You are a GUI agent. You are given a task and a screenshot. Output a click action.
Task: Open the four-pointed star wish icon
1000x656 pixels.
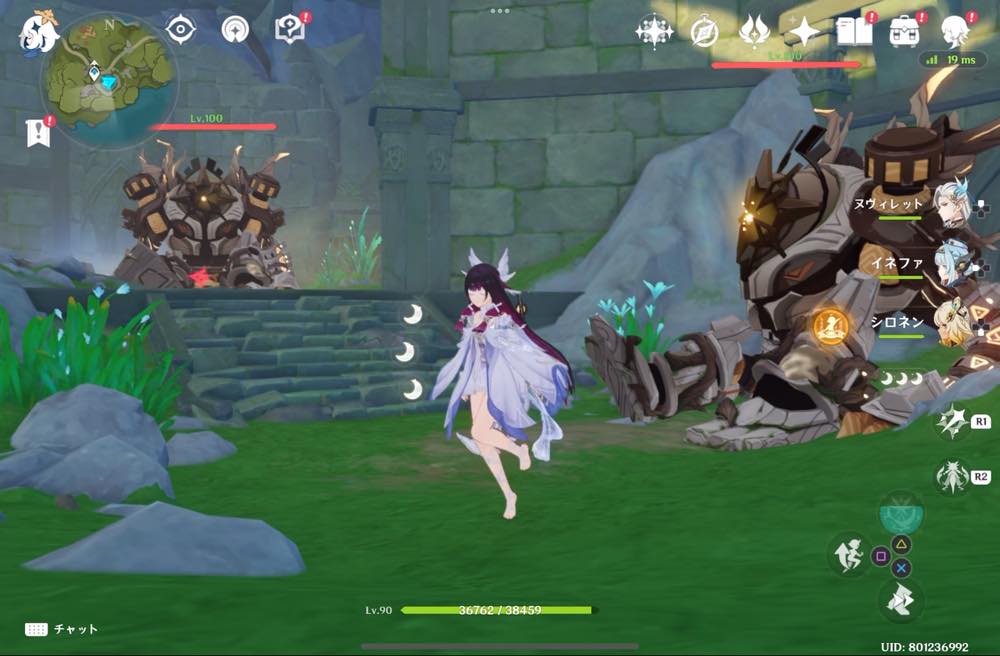[x=803, y=31]
